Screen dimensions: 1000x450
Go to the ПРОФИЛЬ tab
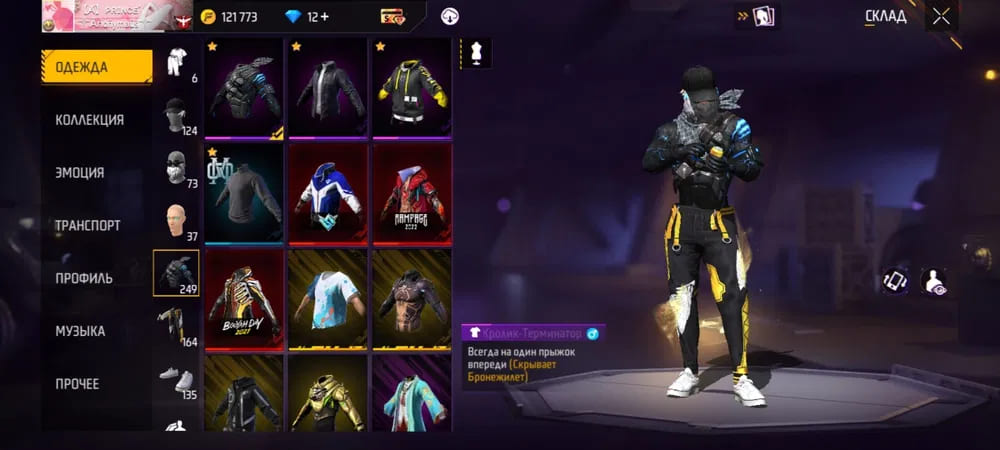(84, 278)
